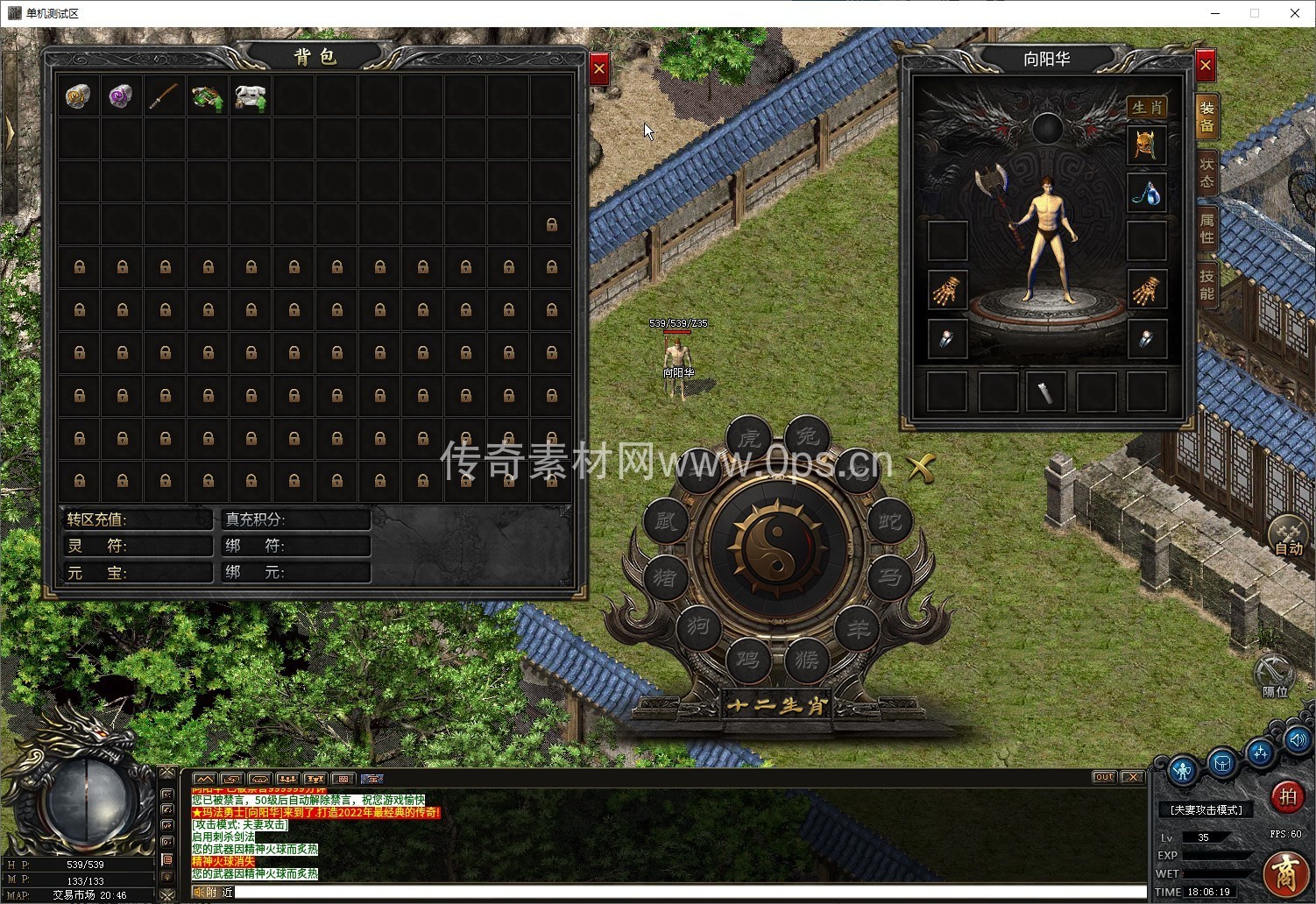Open the 拍 auction button

1287,796
